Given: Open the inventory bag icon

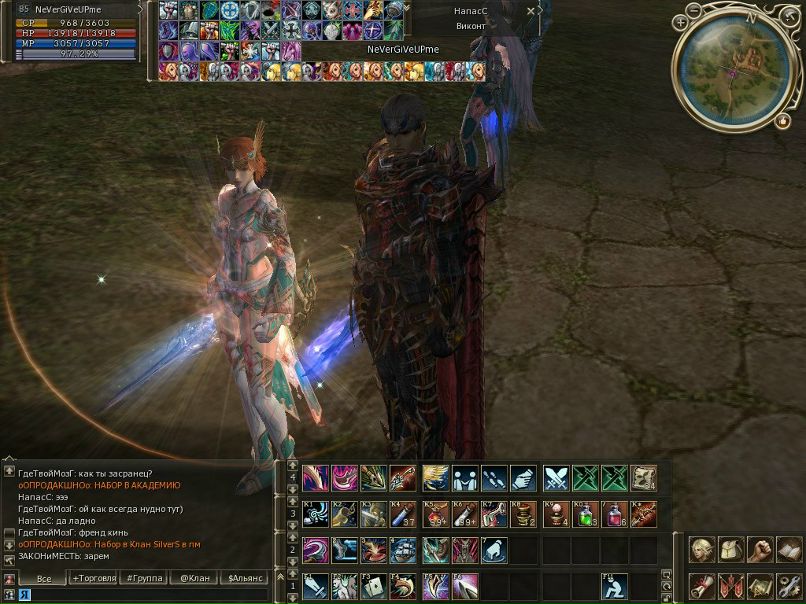Looking at the screenshot, I should [x=730, y=549].
